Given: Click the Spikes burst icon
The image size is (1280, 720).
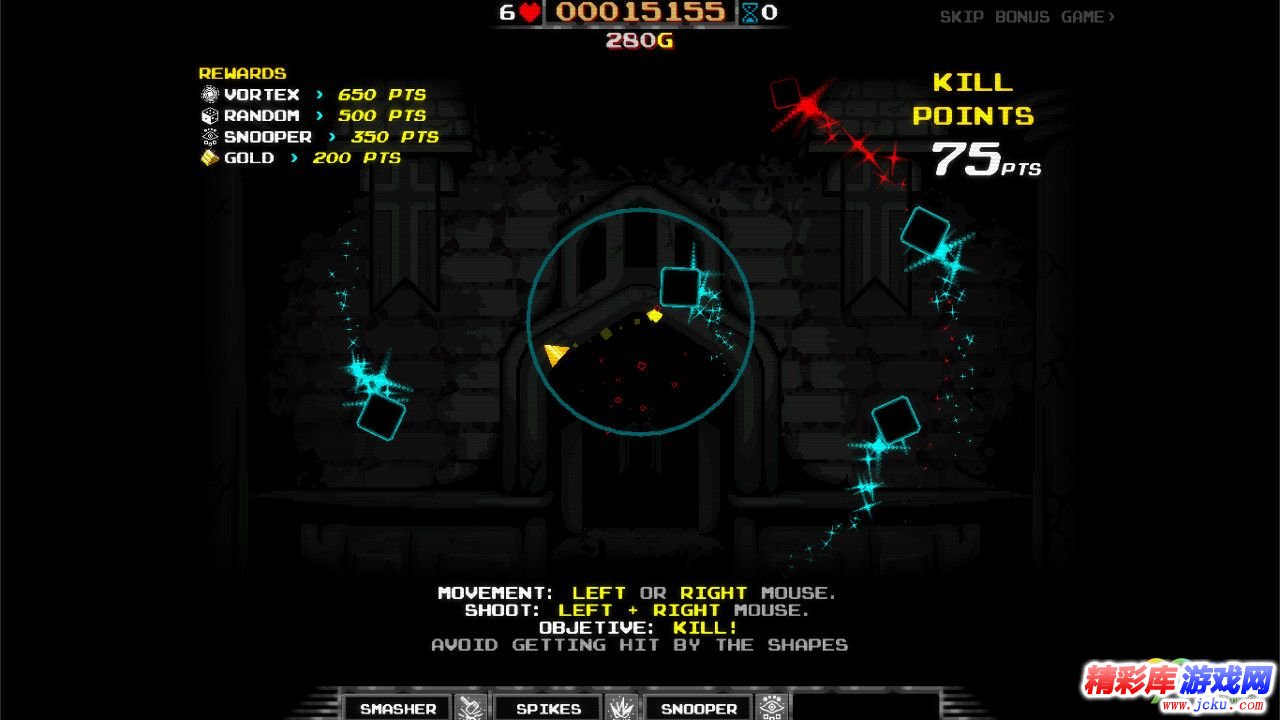Looking at the screenshot, I should coord(622,707).
